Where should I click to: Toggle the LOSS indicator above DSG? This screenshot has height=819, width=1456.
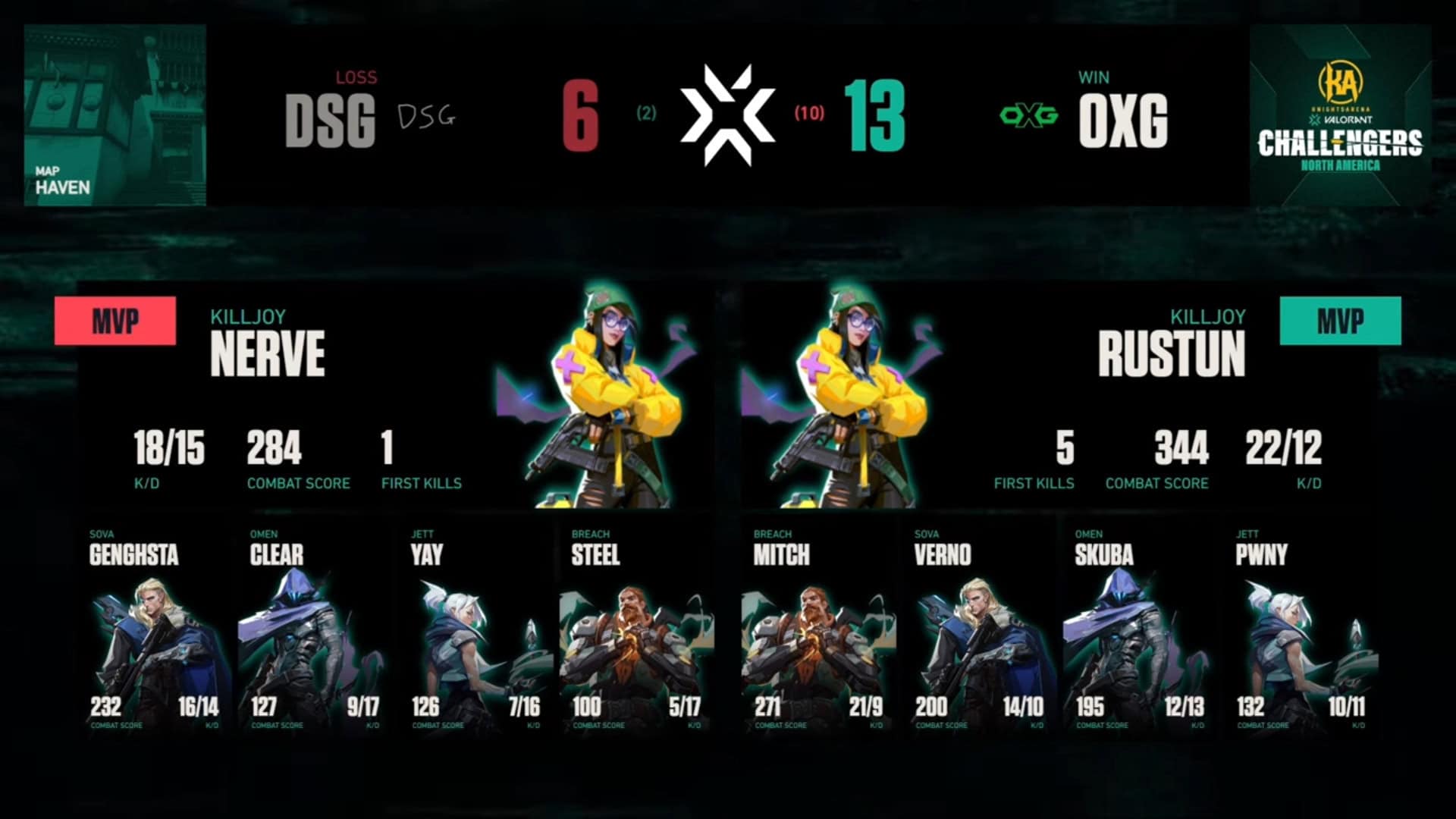(356, 76)
